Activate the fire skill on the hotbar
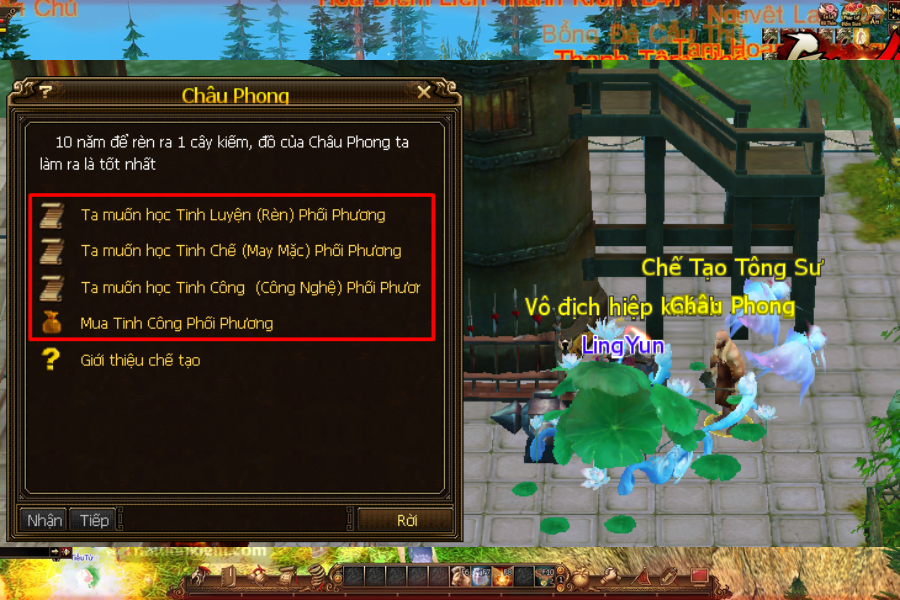Screen dimensions: 900x600 tap(504, 576)
